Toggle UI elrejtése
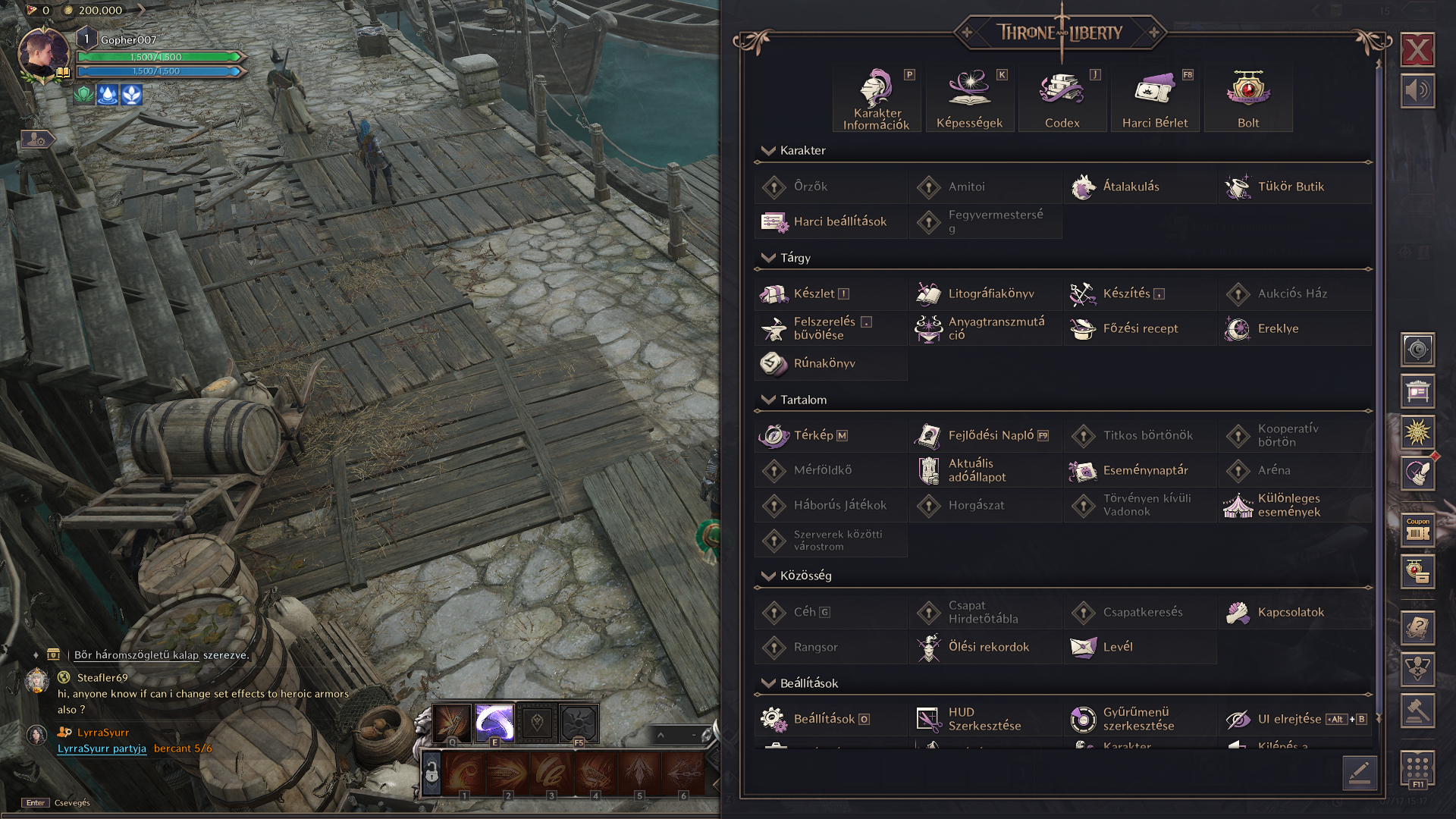This screenshot has height=819, width=1456. (x=1289, y=719)
